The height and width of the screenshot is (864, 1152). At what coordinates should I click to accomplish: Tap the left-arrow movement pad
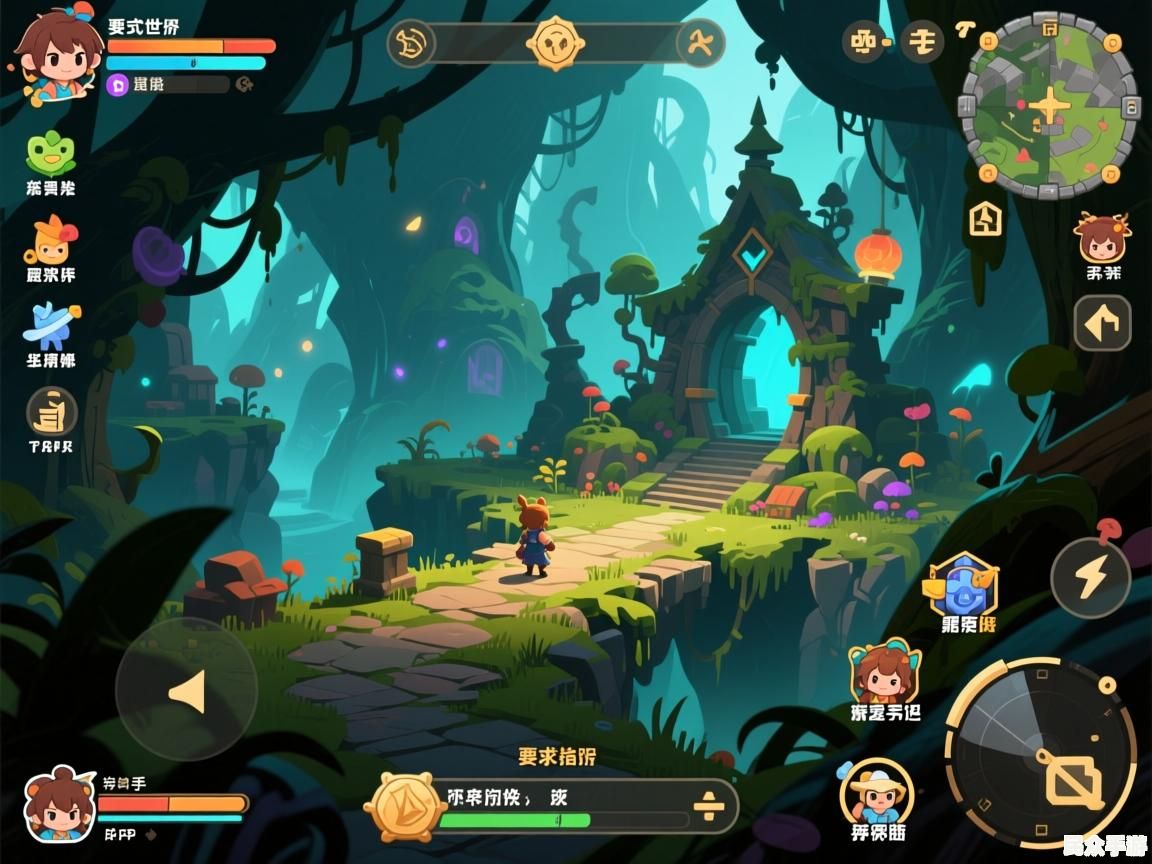(186, 691)
